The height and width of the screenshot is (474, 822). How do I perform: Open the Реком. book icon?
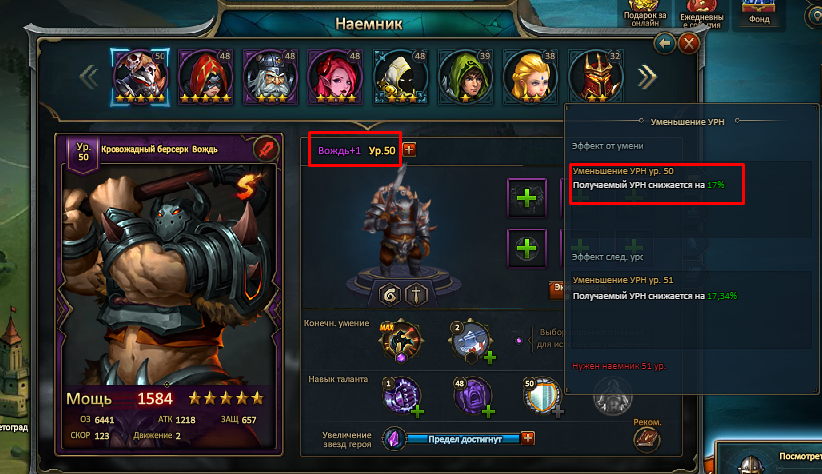coord(648,436)
